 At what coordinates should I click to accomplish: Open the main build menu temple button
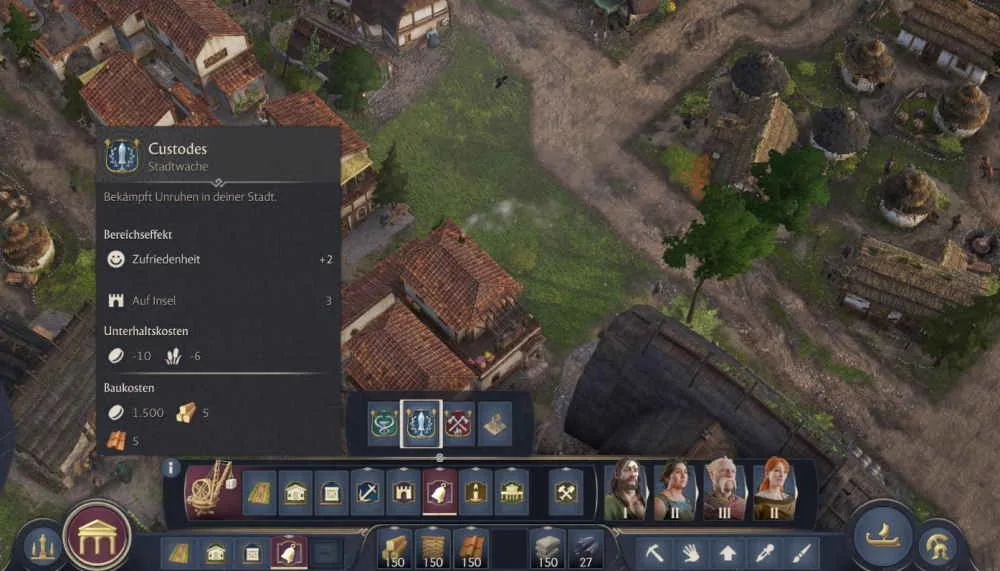coord(97,535)
